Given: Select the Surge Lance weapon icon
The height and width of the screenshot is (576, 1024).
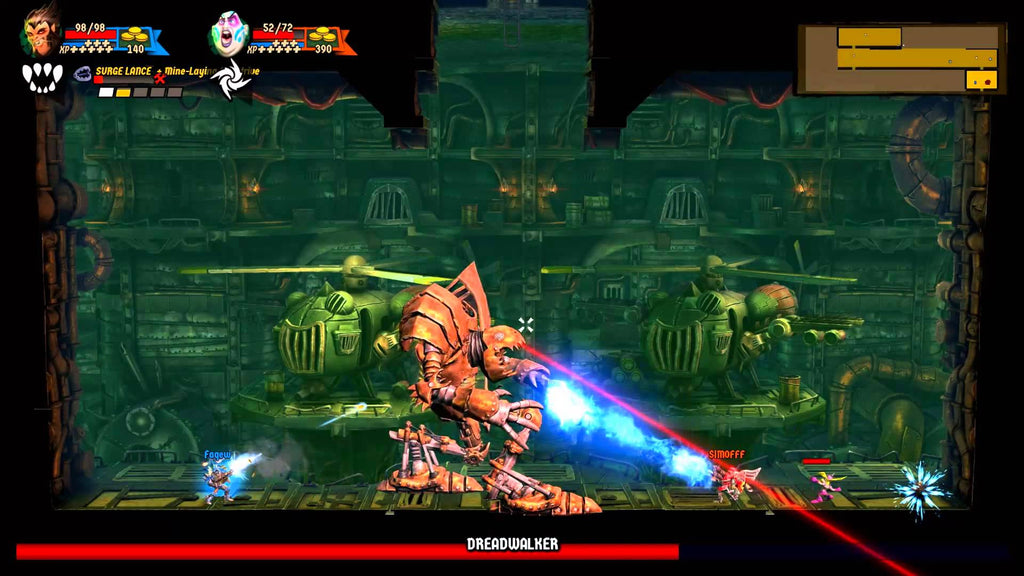Looking at the screenshot, I should pos(82,72).
